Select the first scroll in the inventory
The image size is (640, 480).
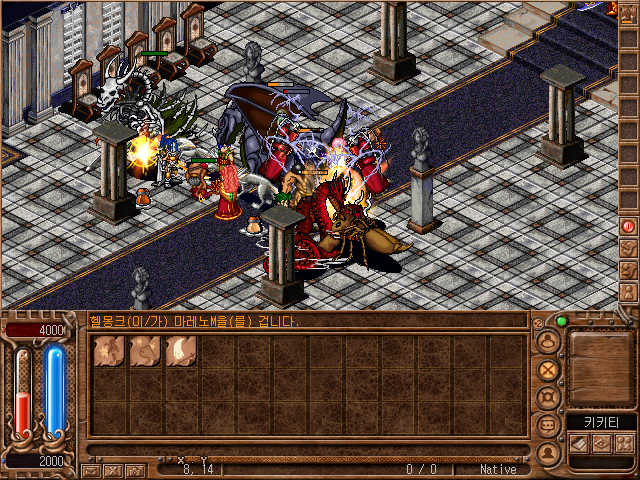[109, 351]
